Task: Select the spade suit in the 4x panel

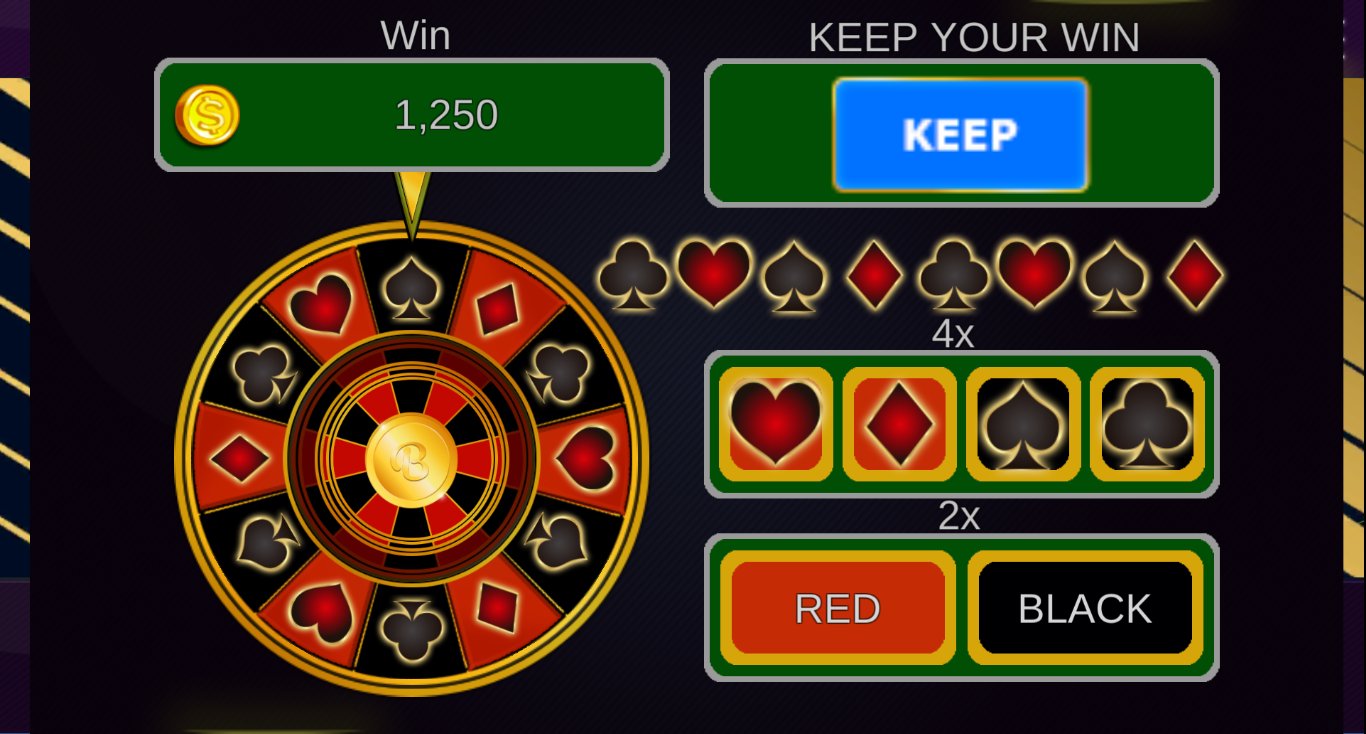Action: tap(1021, 422)
